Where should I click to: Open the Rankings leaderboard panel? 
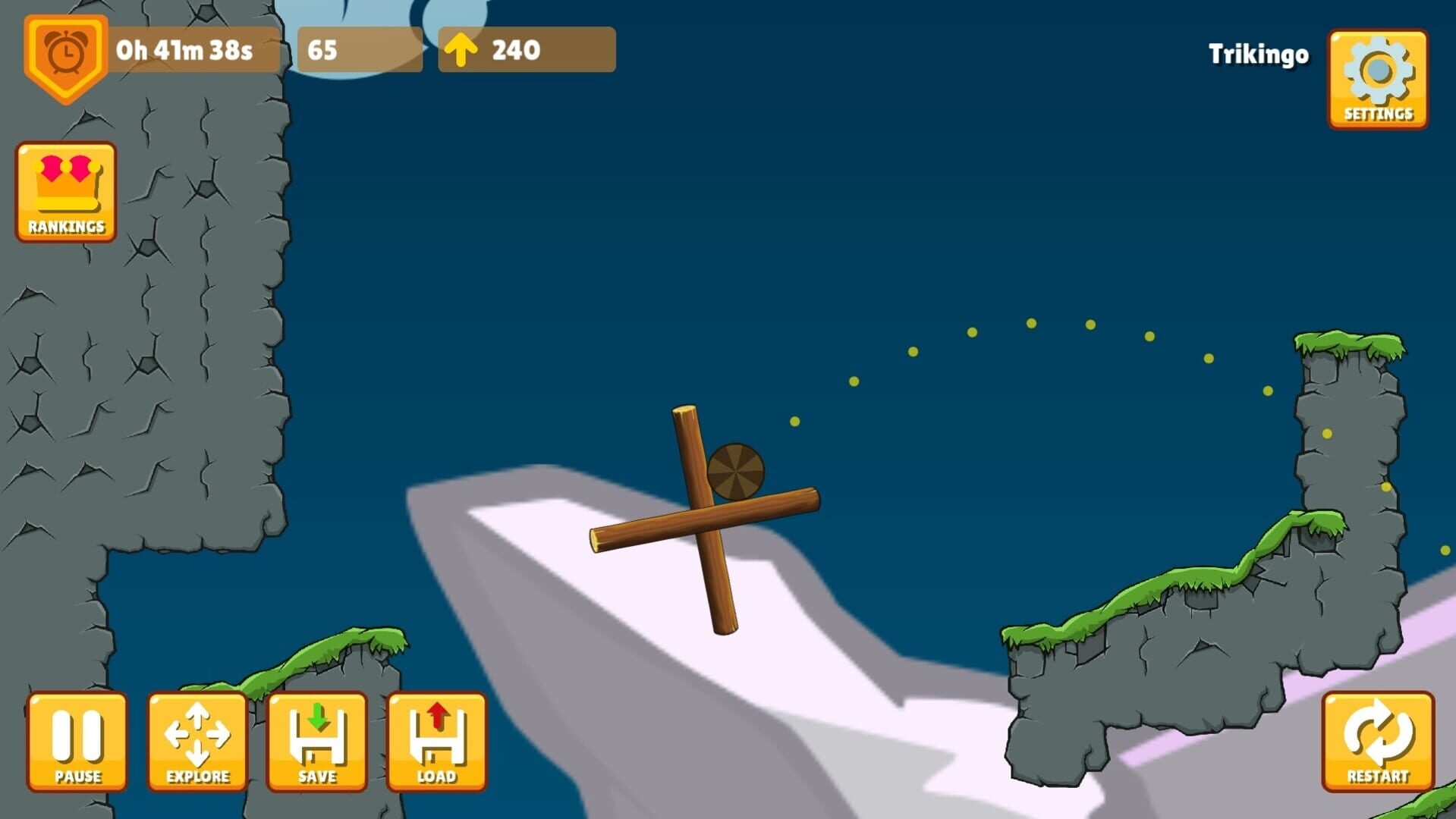click(64, 190)
